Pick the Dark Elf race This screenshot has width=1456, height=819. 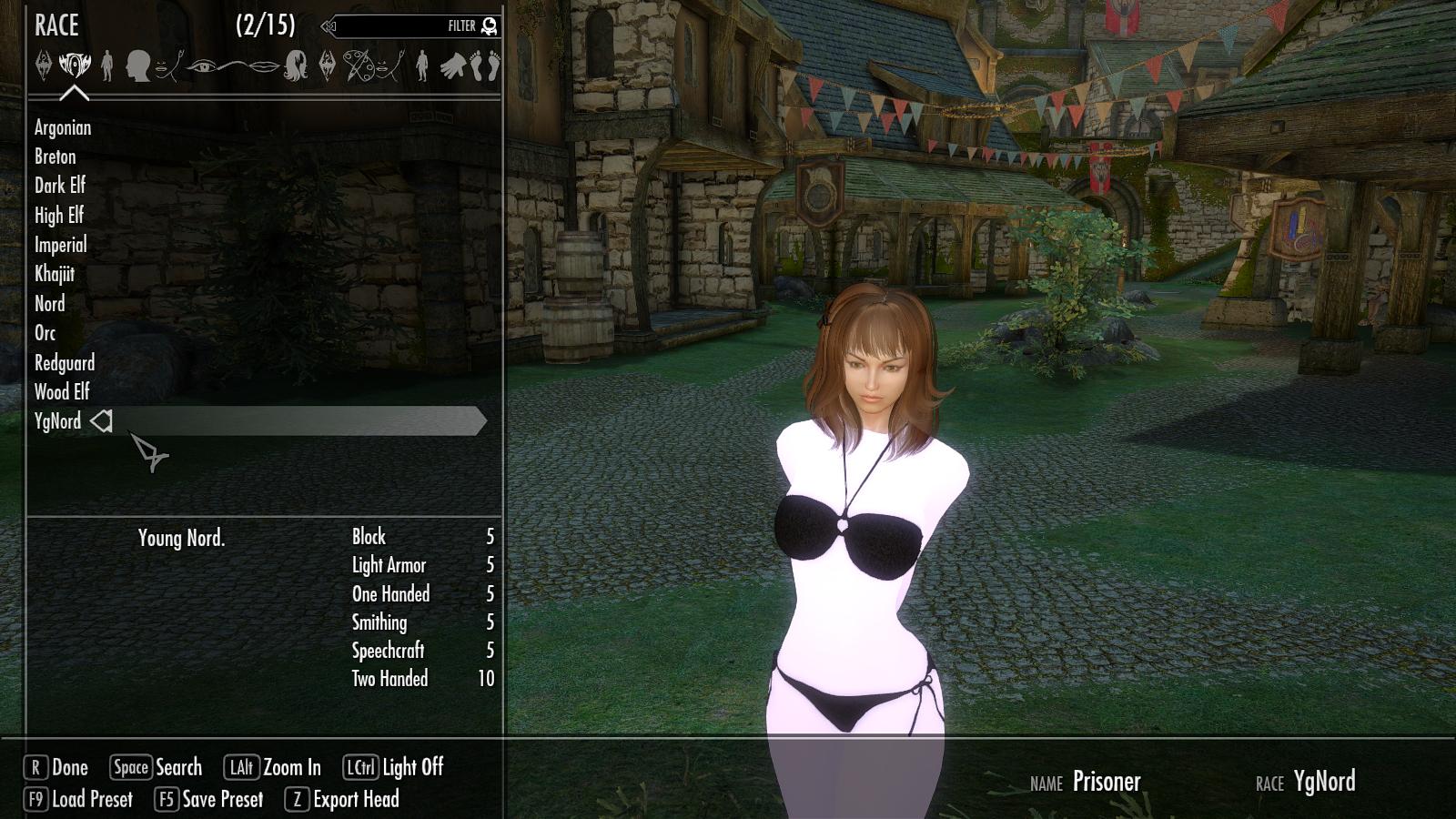pyautogui.click(x=60, y=186)
